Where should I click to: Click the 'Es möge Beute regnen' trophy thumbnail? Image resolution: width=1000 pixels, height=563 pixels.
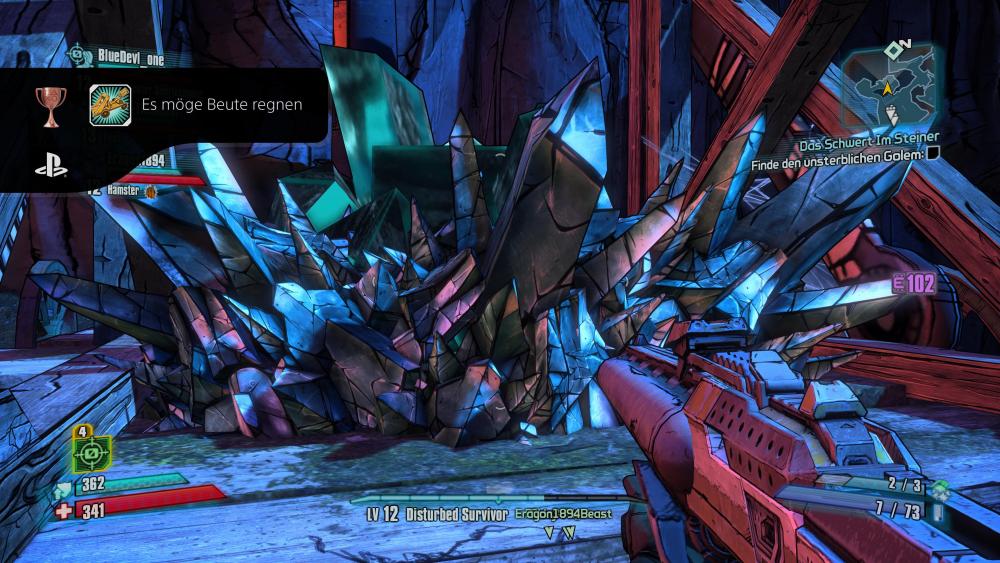point(110,105)
